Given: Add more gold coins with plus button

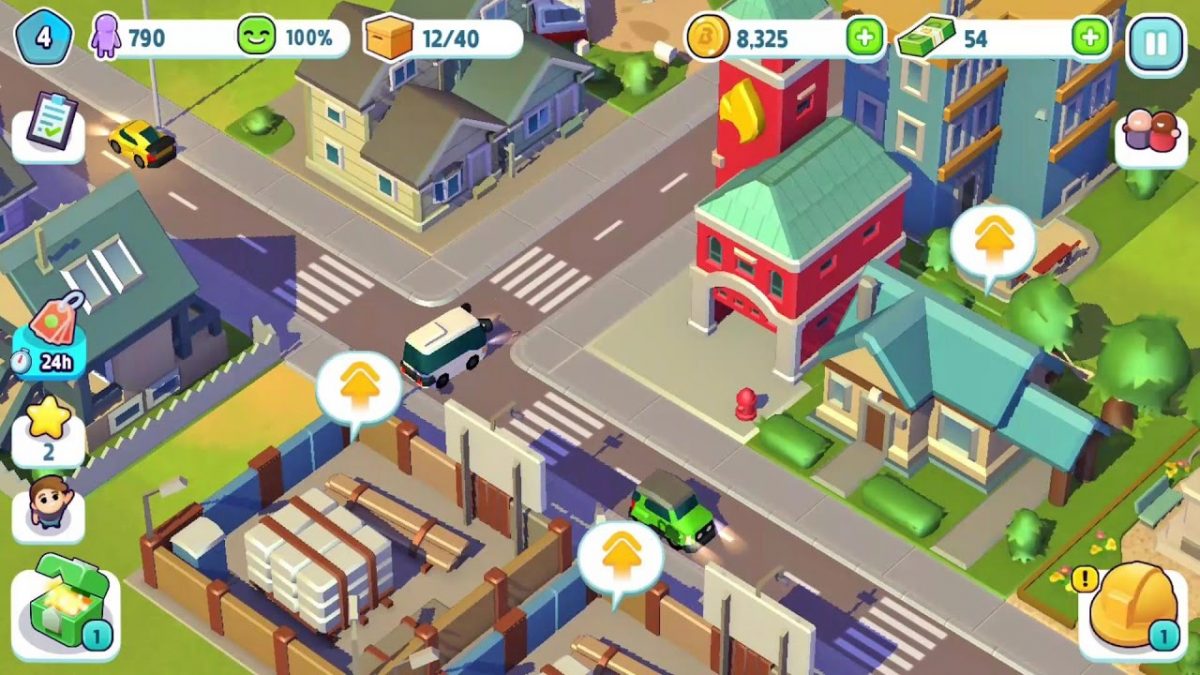Looking at the screenshot, I should coord(864,39).
